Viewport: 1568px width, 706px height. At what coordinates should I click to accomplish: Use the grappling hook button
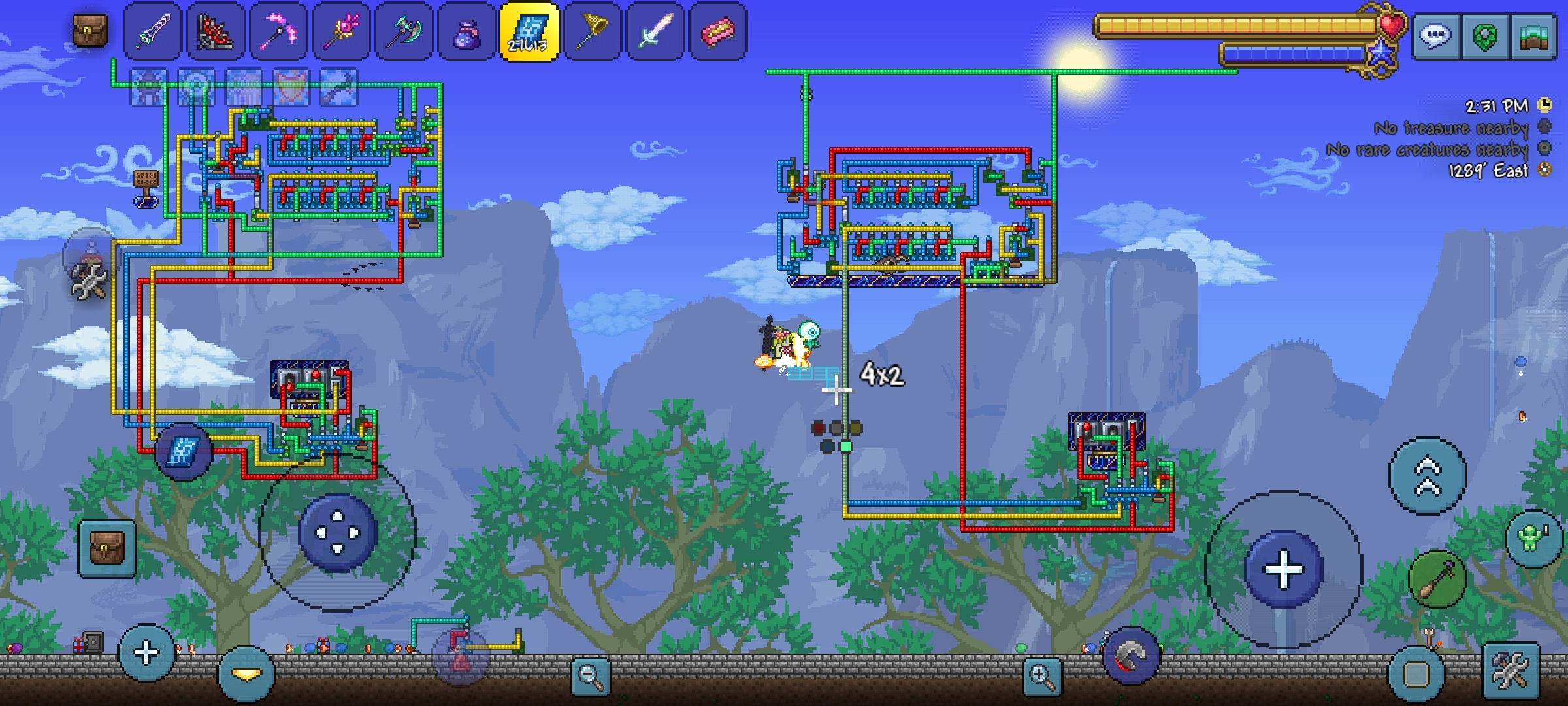[1437, 578]
